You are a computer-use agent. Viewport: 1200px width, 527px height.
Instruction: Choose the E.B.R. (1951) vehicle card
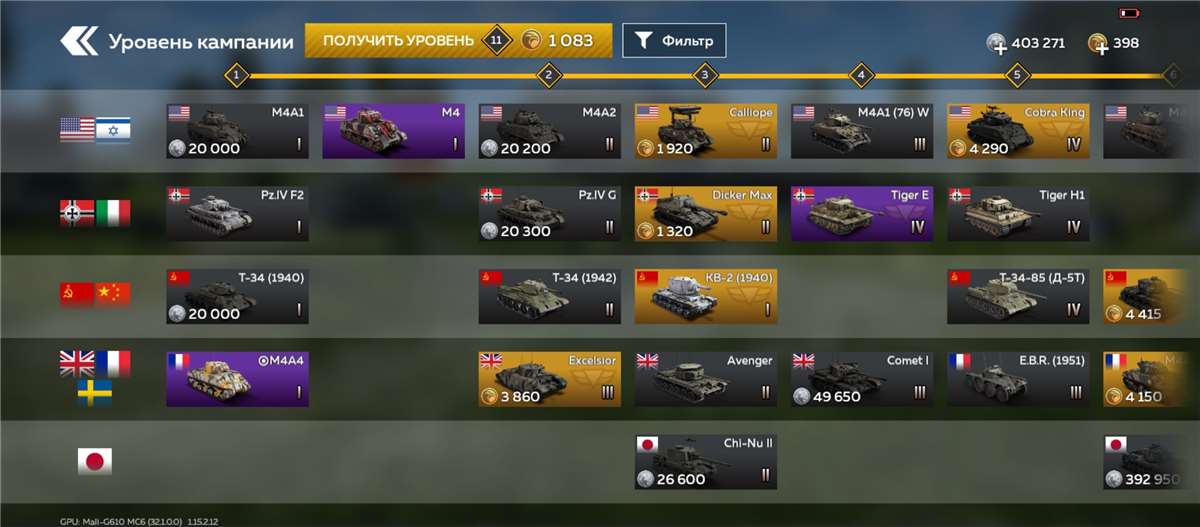tap(1018, 379)
